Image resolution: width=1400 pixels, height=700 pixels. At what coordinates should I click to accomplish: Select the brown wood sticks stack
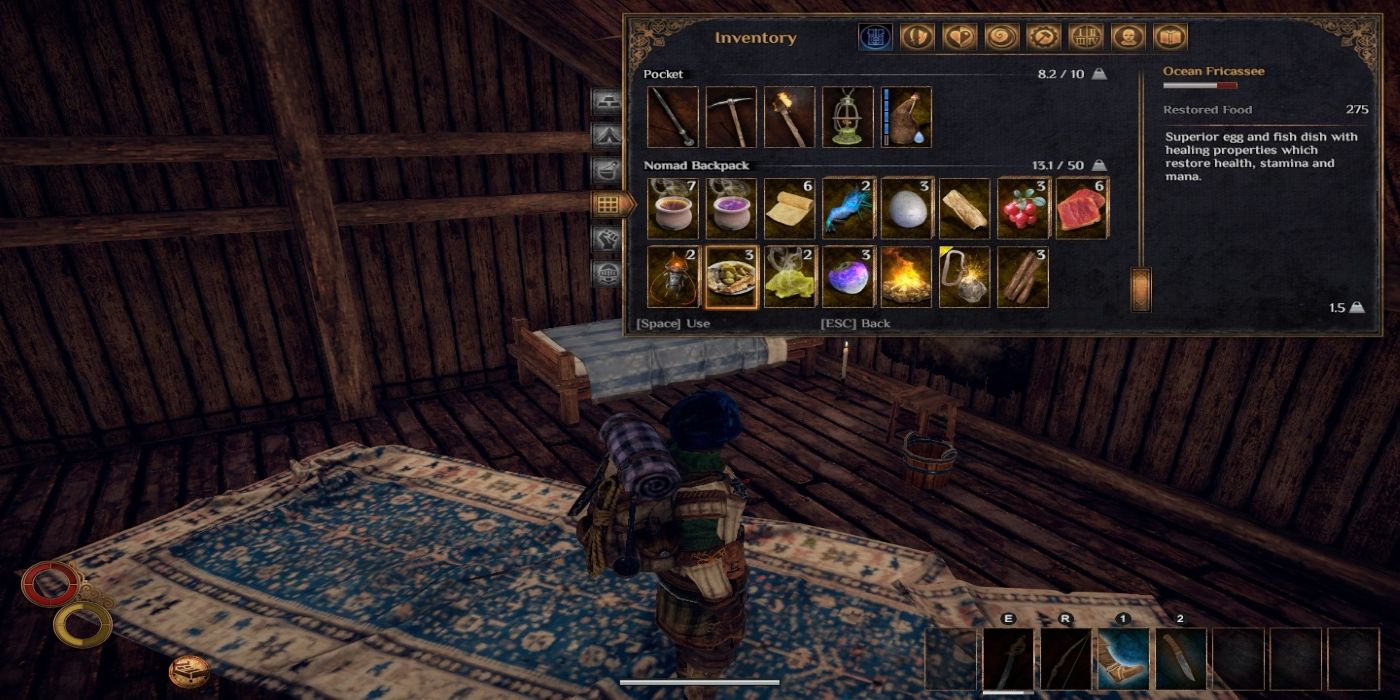click(1023, 277)
